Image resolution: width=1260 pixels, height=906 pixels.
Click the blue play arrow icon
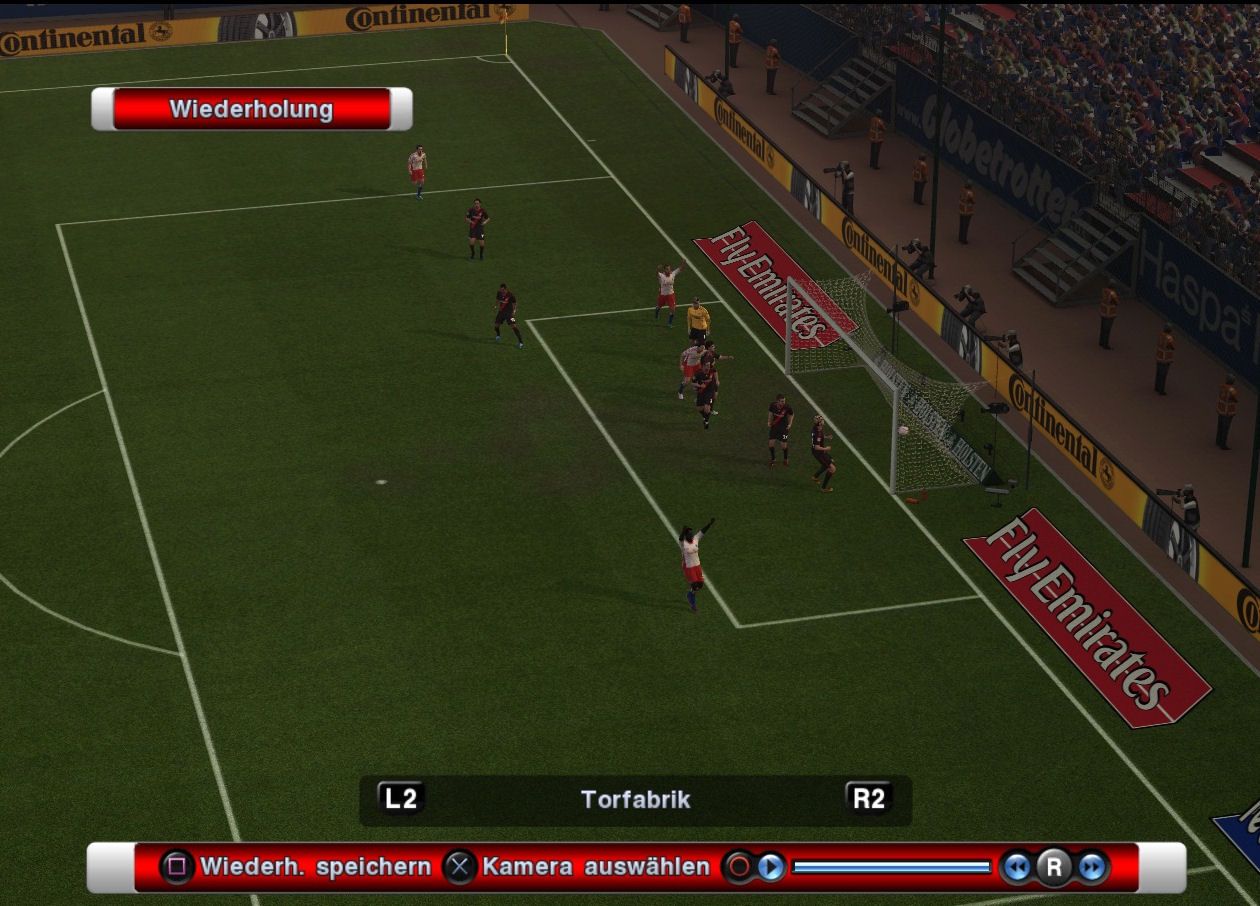click(x=771, y=867)
